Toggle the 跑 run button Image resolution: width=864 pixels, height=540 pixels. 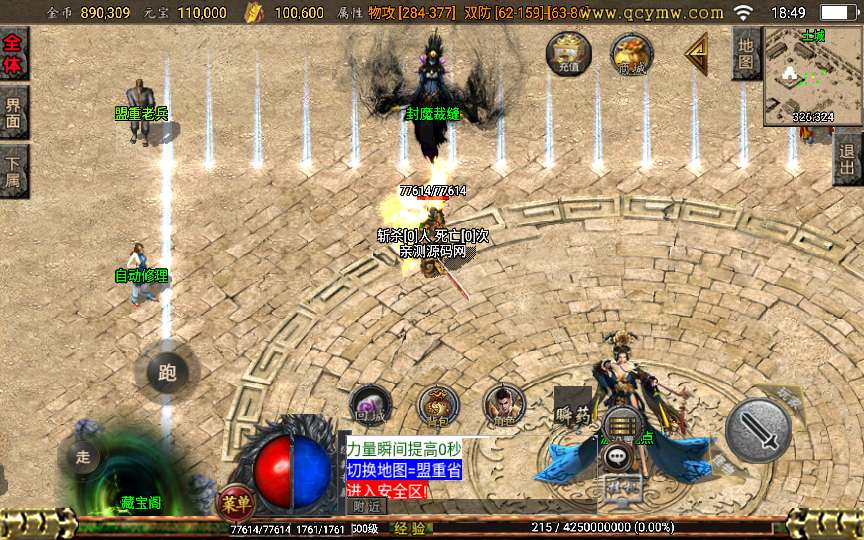click(x=167, y=373)
